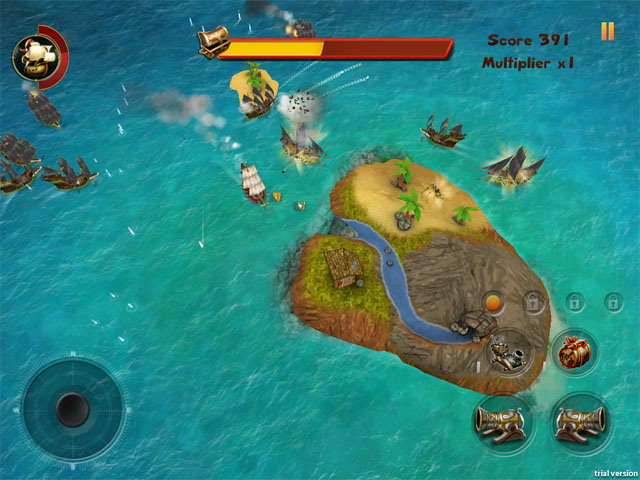
Task: Fire the right-facing broadside cannon
Action: [580, 420]
